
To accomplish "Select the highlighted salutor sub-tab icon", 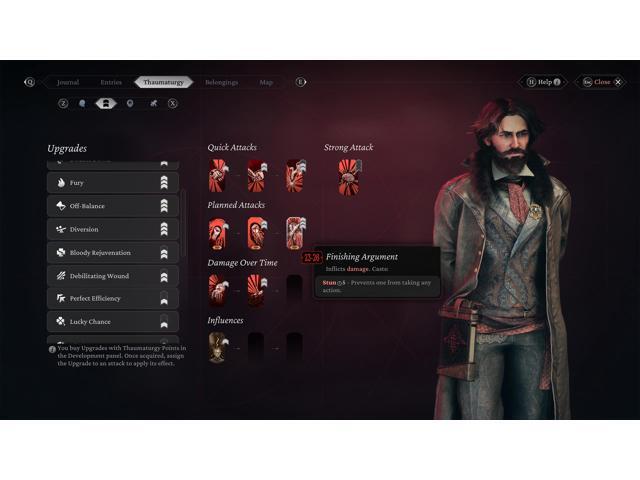I will coord(105,103).
